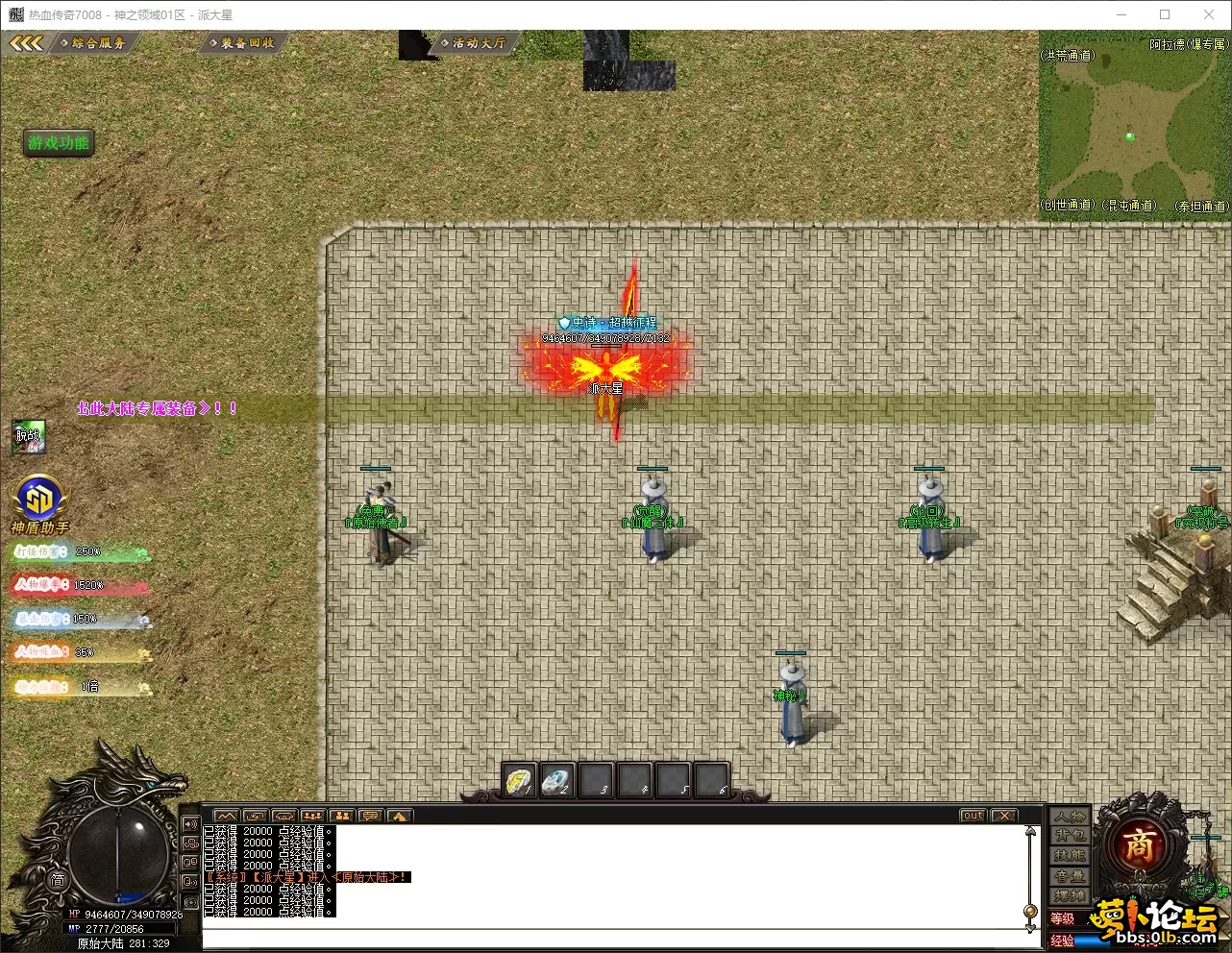Open the 背包 backpack
The width and height of the screenshot is (1232, 953).
1070,836
